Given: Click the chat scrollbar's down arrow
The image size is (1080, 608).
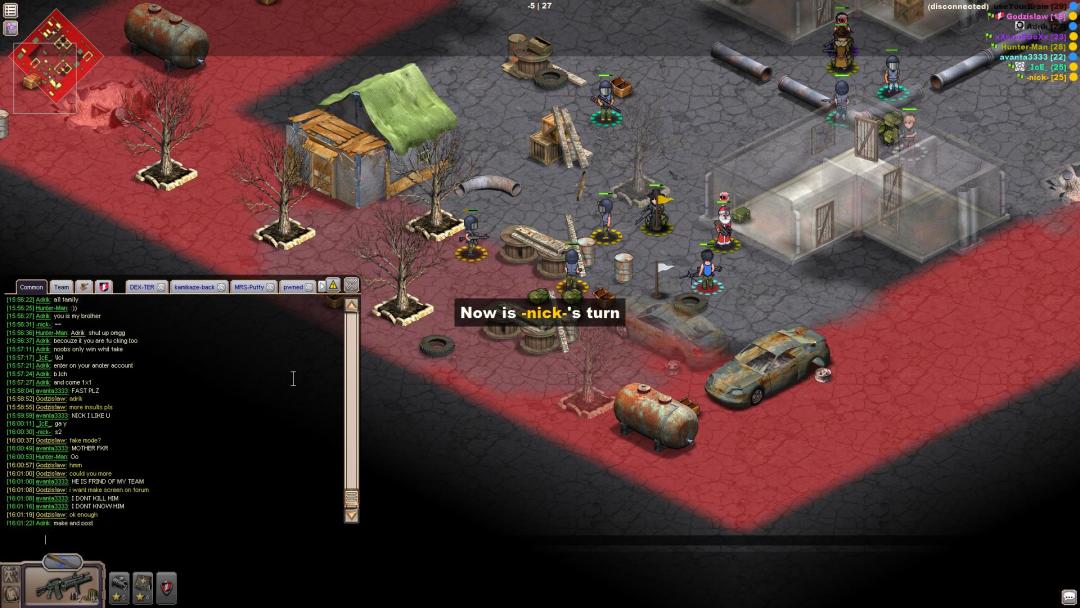Looking at the screenshot, I should [351, 515].
